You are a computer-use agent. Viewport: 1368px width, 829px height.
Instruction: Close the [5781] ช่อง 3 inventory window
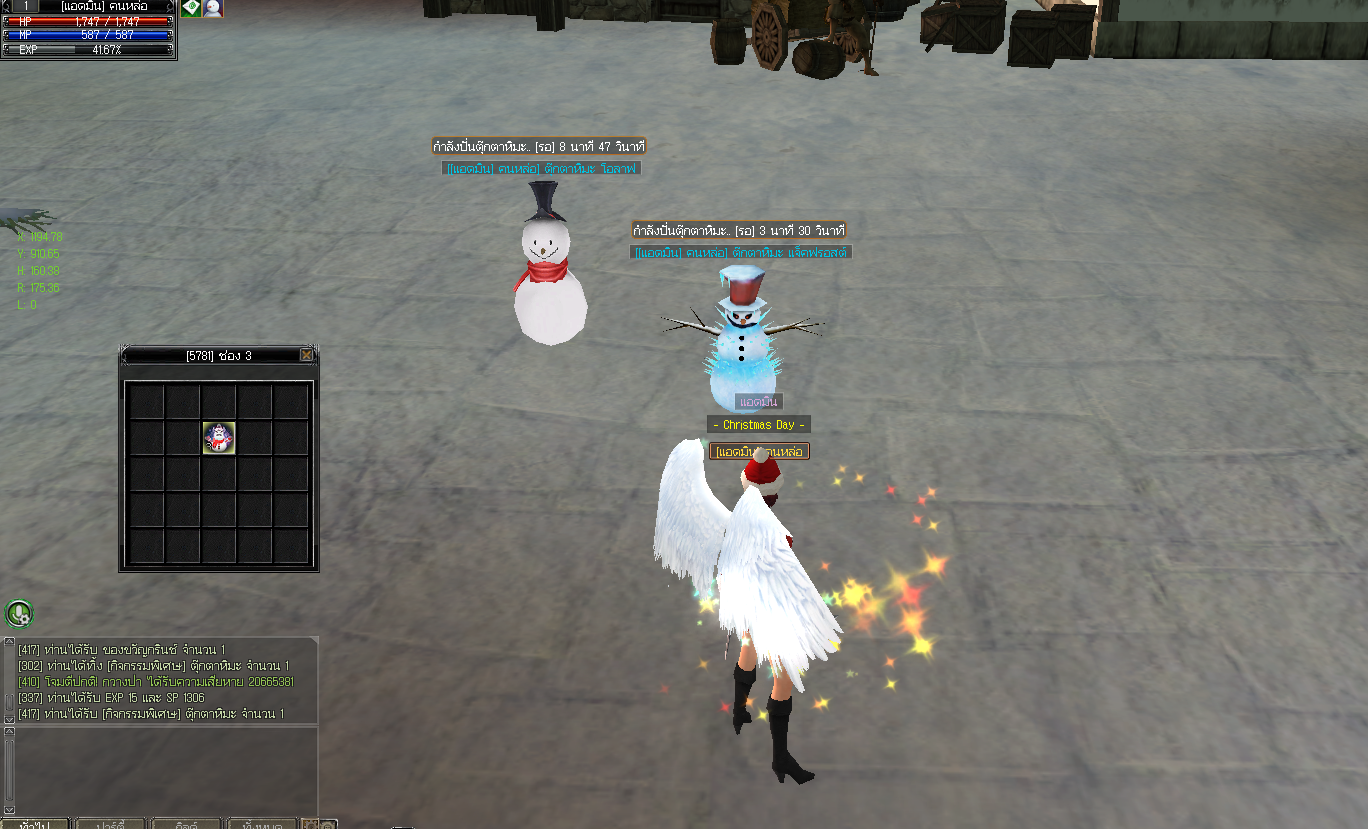click(x=306, y=355)
